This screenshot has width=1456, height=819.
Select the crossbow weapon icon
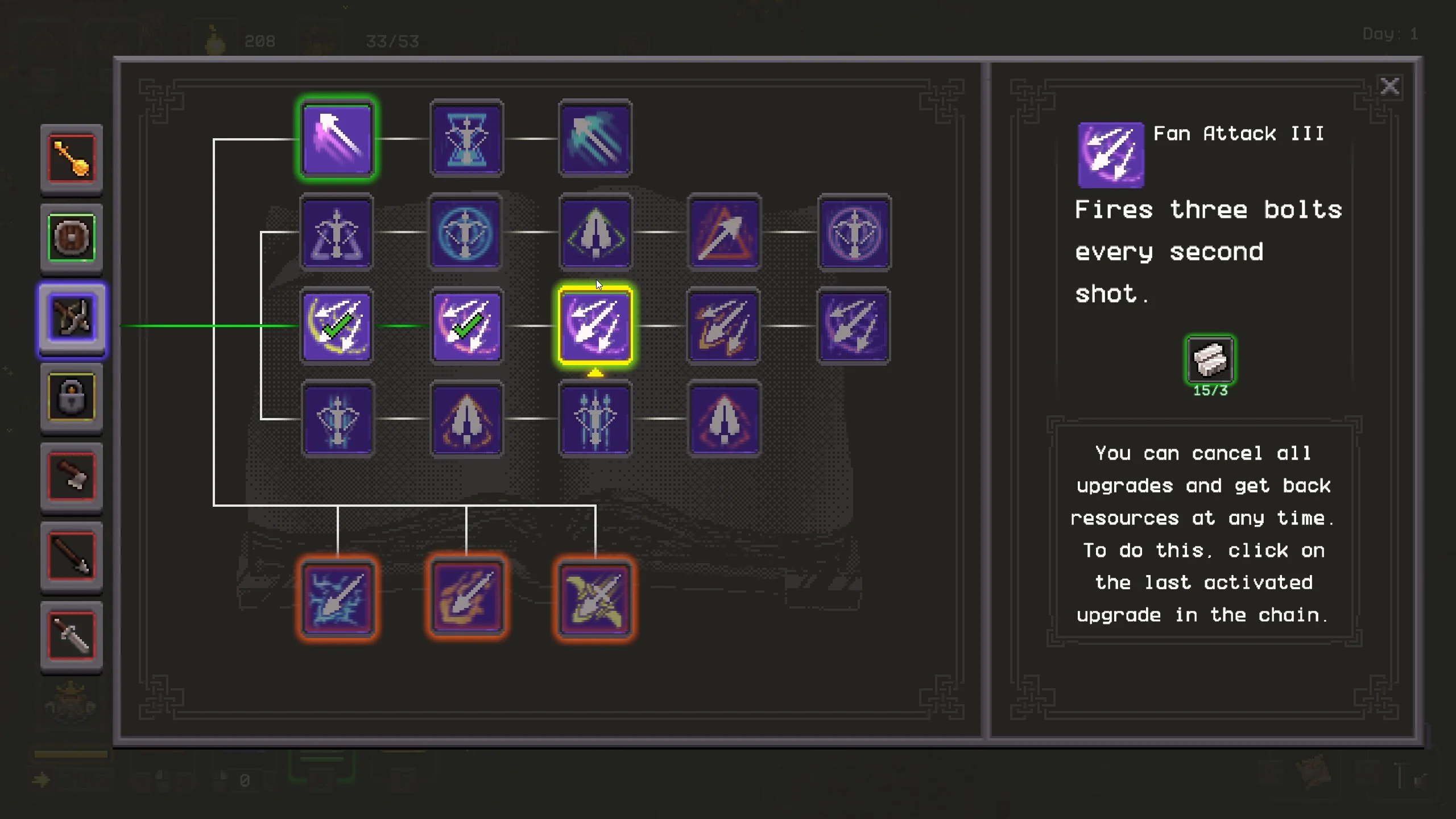point(71,320)
